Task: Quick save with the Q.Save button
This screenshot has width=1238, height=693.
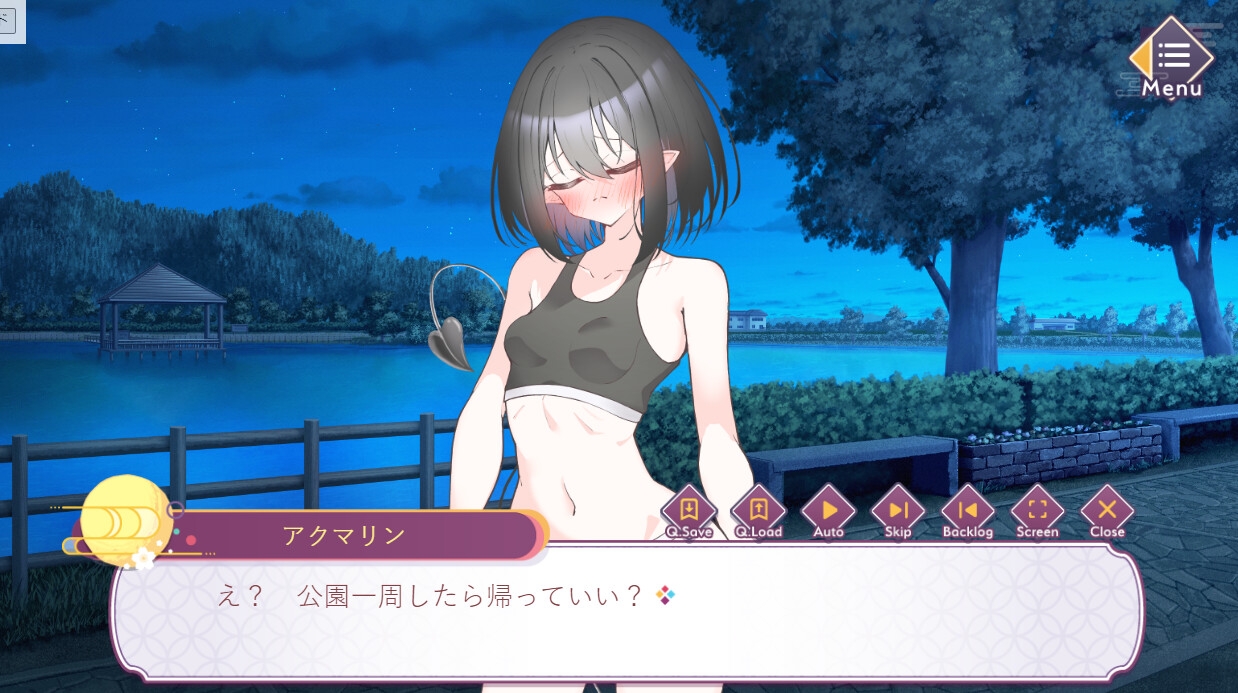Action: (x=689, y=510)
